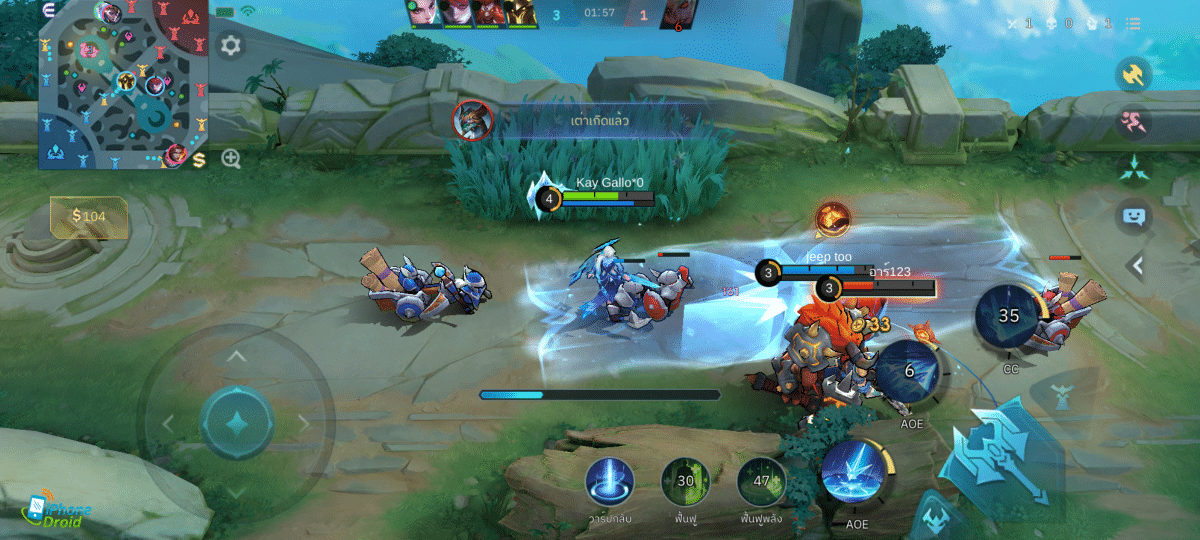
Task: Tap the CC skill with 35 second cooldown
Action: coord(1009,317)
